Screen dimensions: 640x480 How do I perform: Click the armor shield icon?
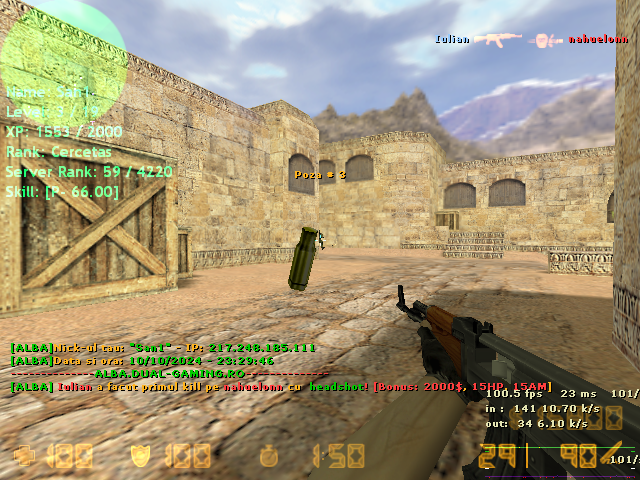[x=143, y=457]
